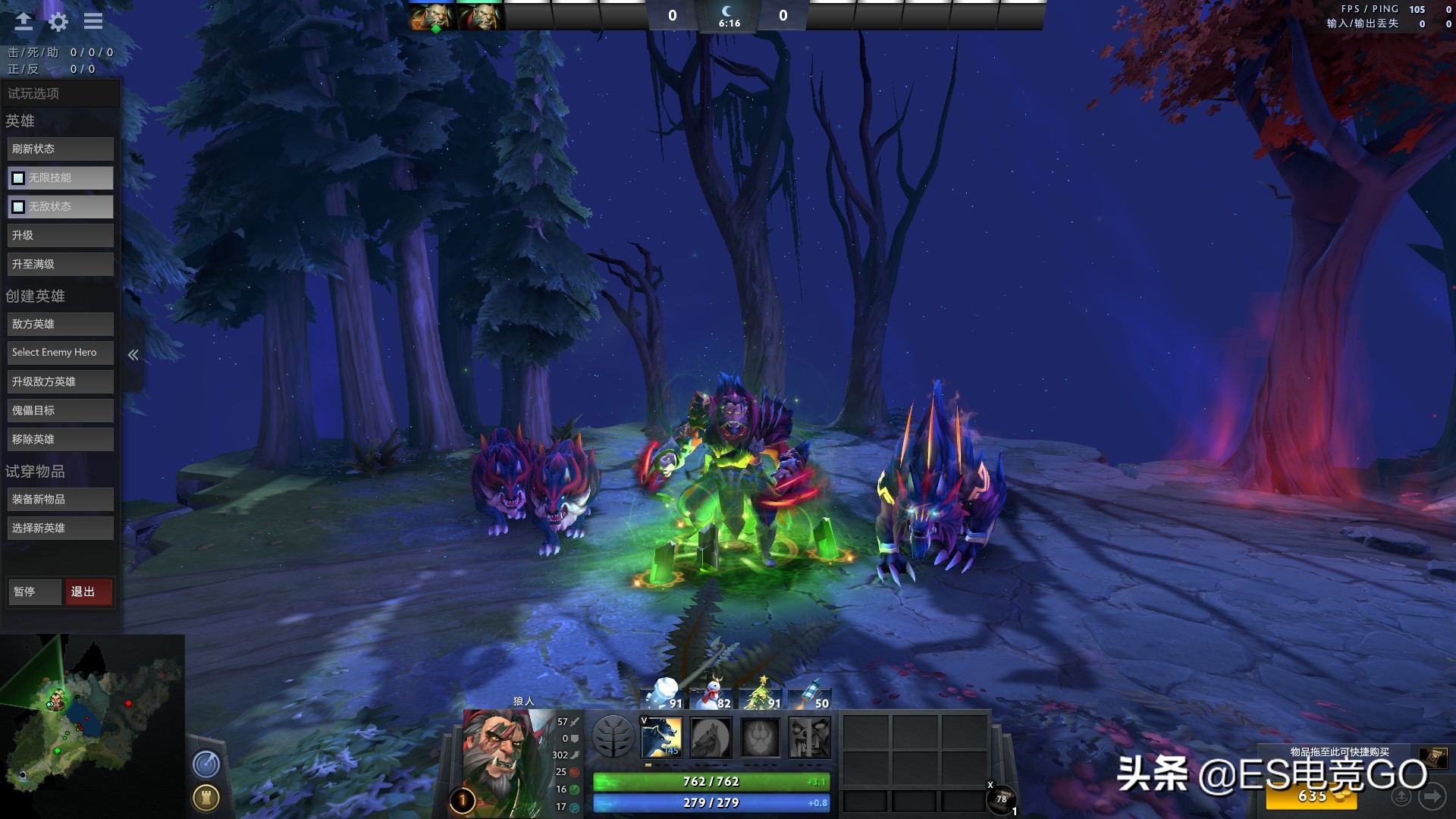Open the hamburger menu at top-left

tap(92, 21)
